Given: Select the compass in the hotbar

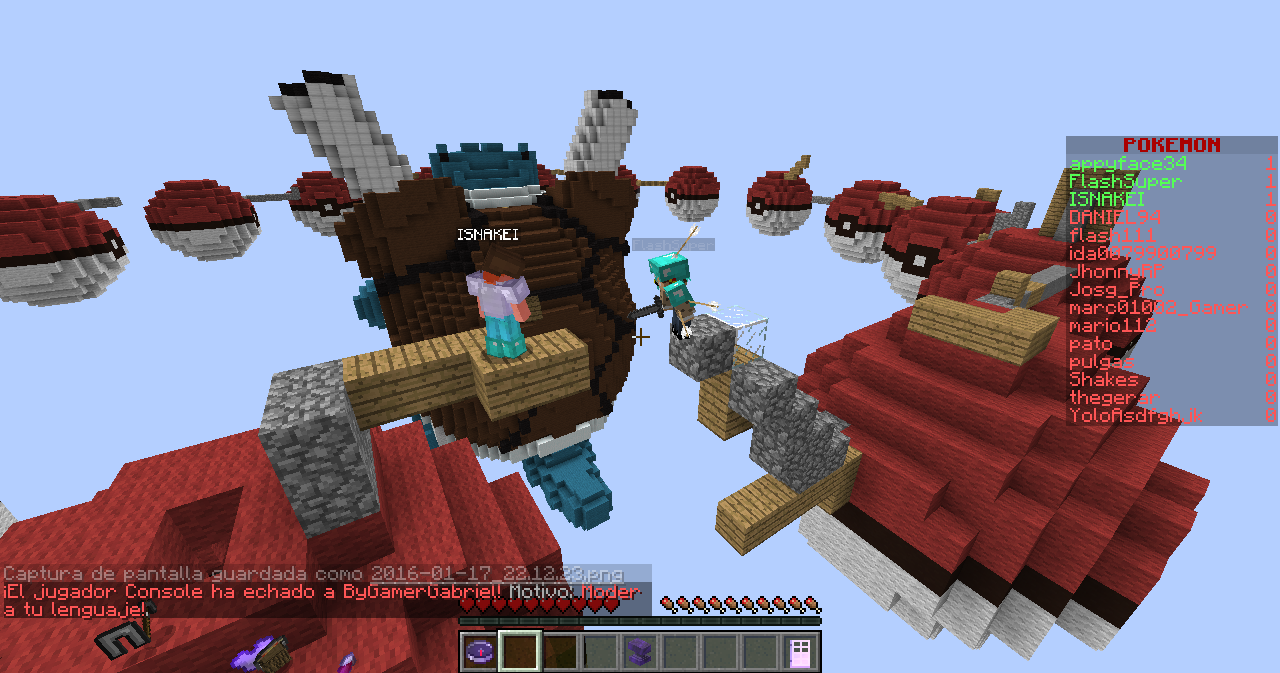Looking at the screenshot, I should coord(480,652).
